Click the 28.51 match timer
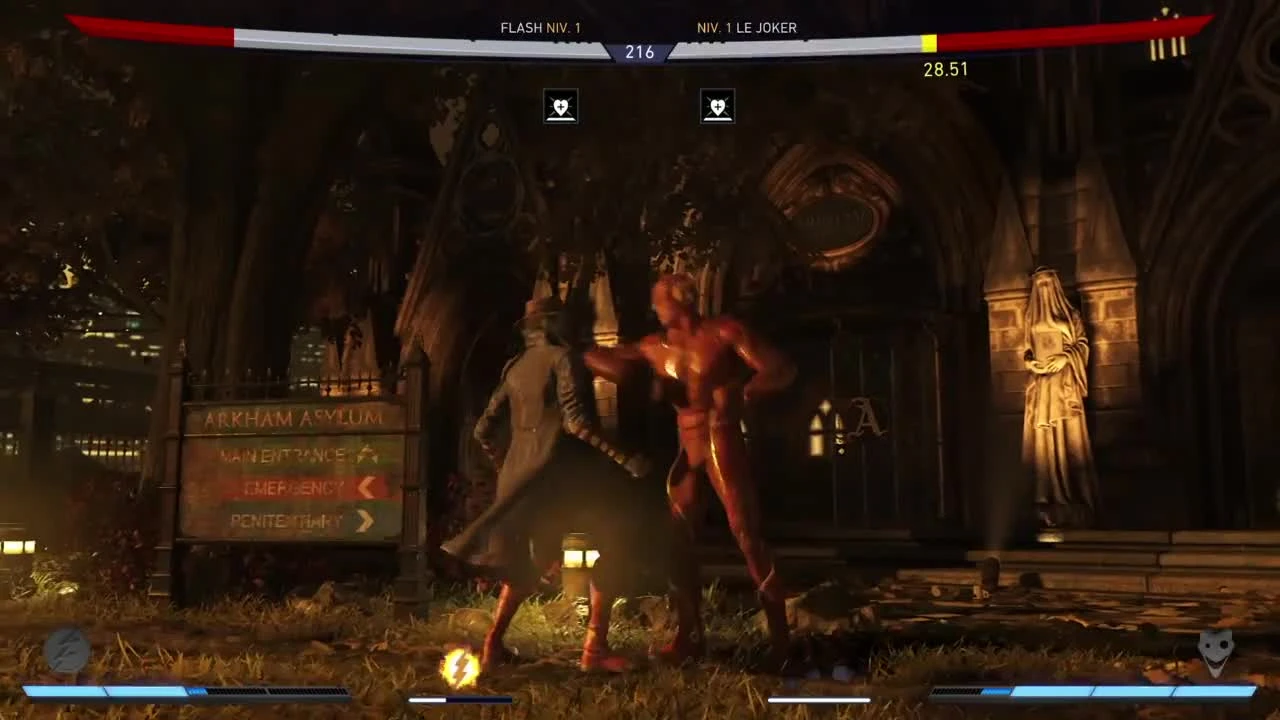 coord(946,69)
